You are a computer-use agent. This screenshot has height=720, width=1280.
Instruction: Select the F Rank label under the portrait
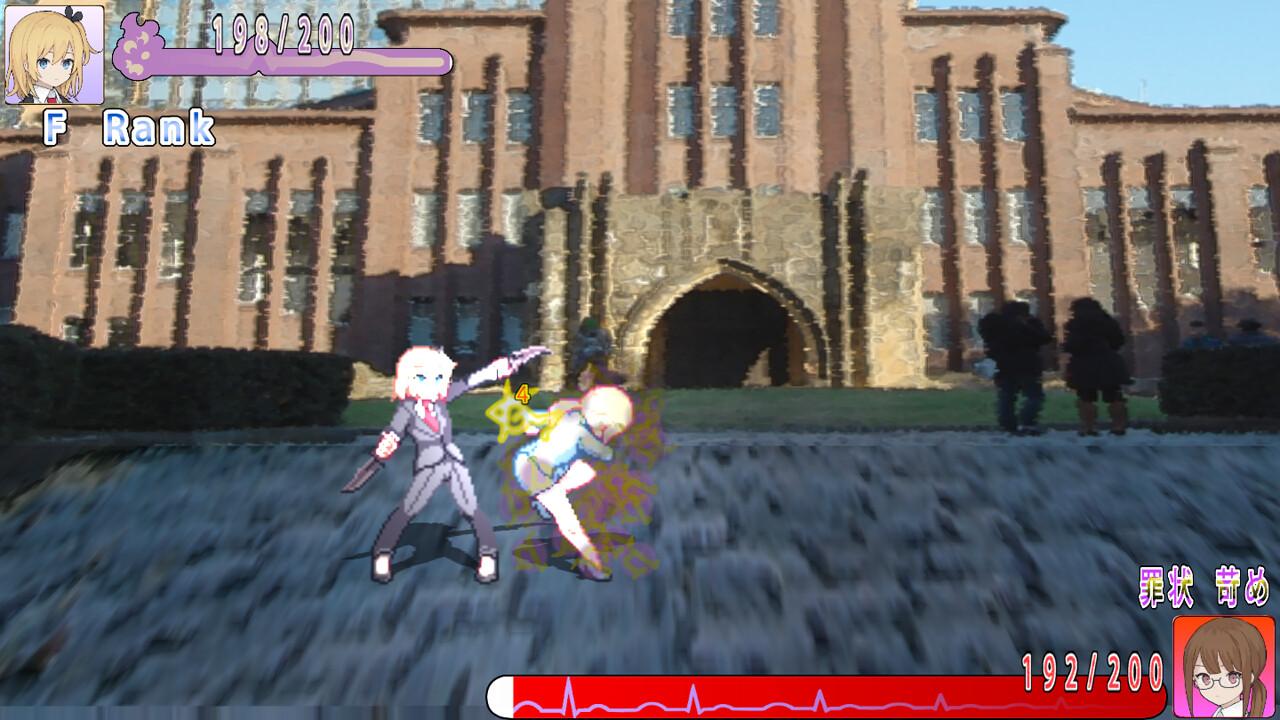128,126
